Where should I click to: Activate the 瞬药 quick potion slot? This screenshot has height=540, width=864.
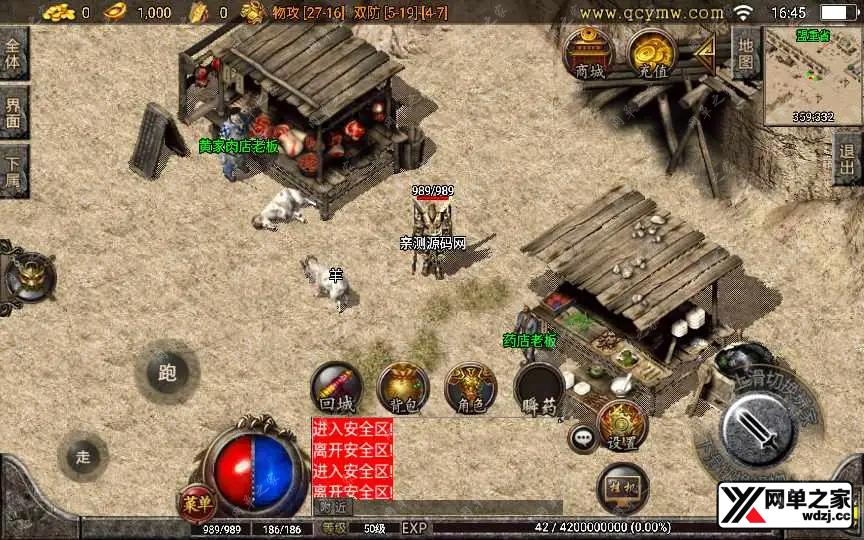tap(540, 388)
